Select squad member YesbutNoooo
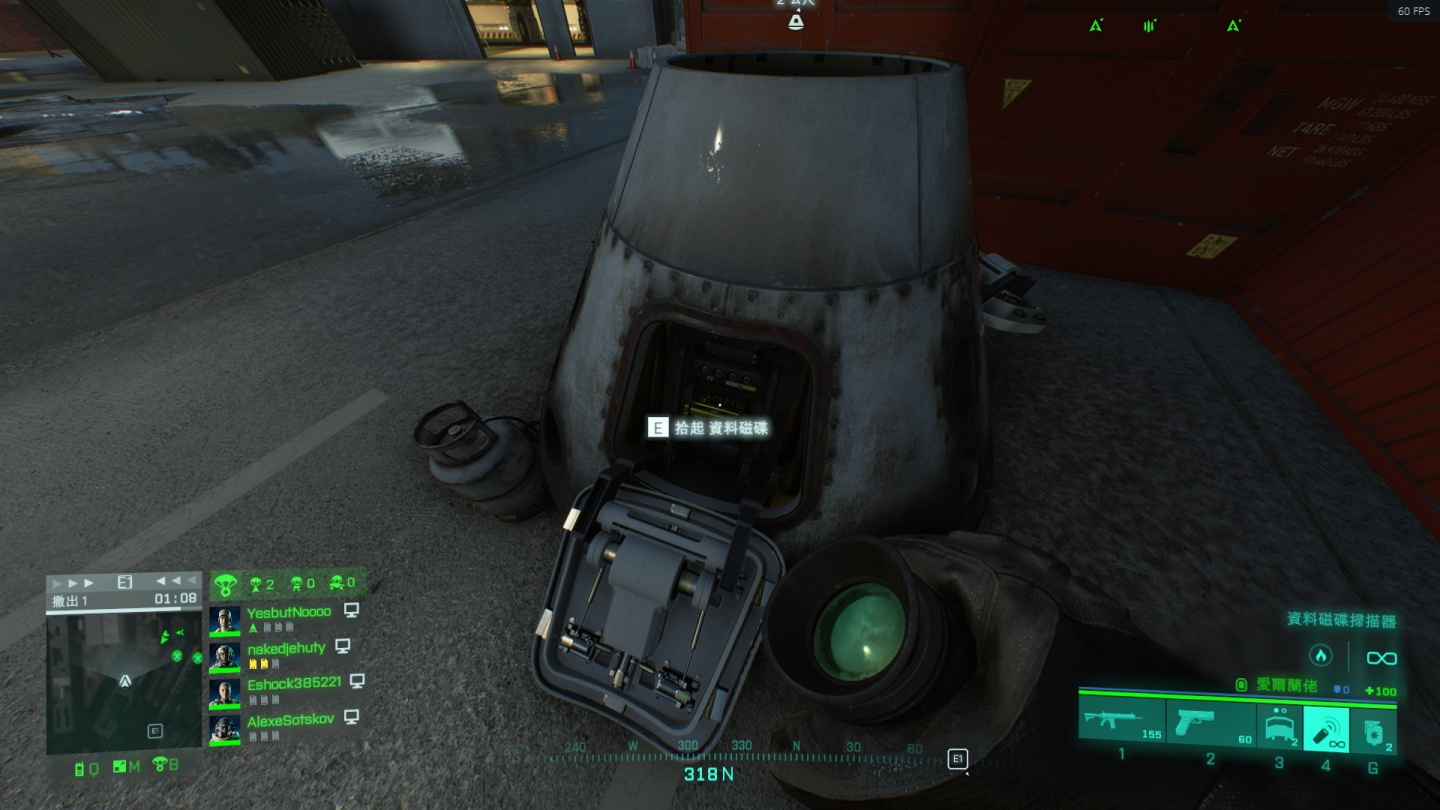 [x=288, y=611]
